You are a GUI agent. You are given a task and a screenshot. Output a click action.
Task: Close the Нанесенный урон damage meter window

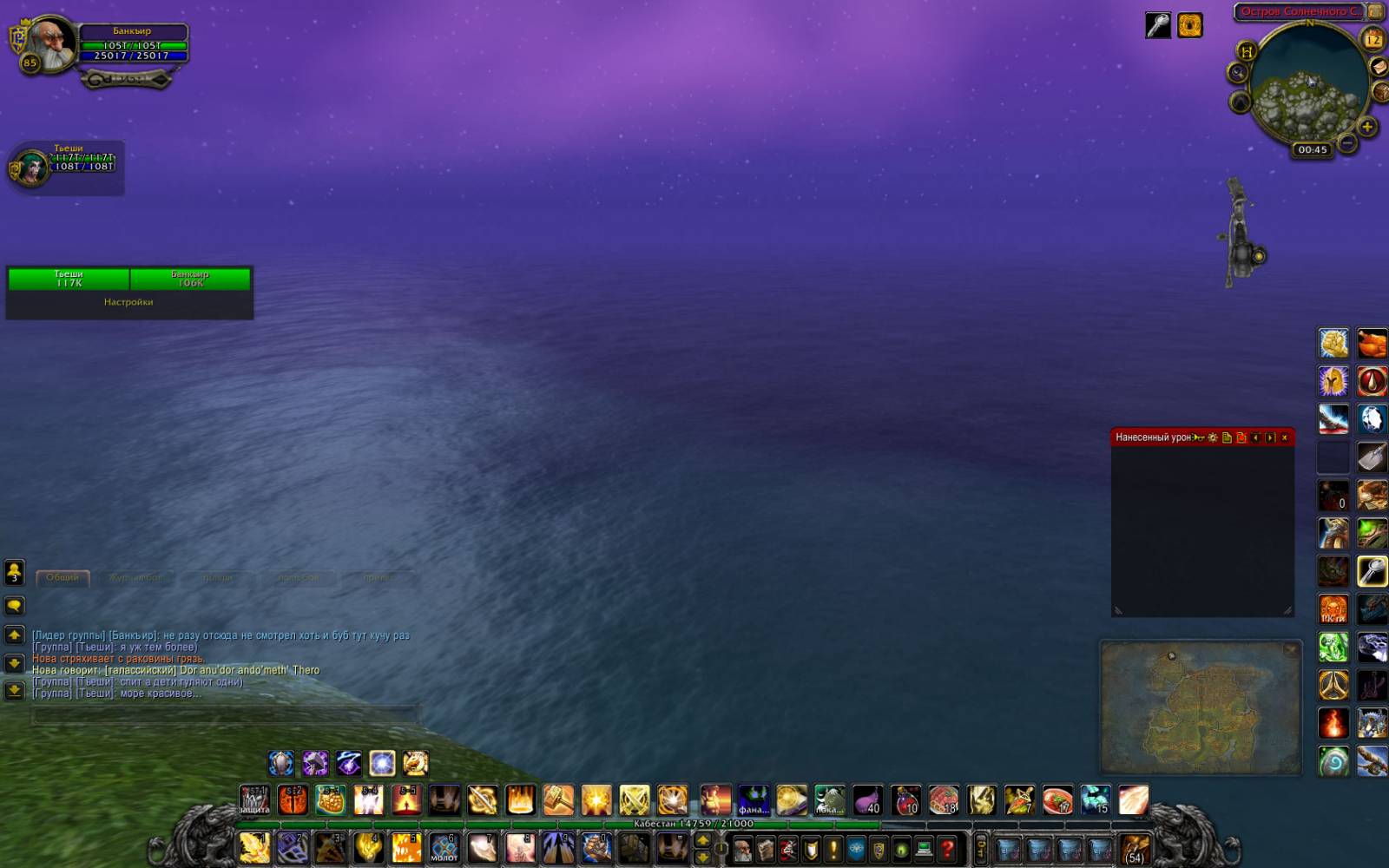pyautogui.click(x=1285, y=437)
